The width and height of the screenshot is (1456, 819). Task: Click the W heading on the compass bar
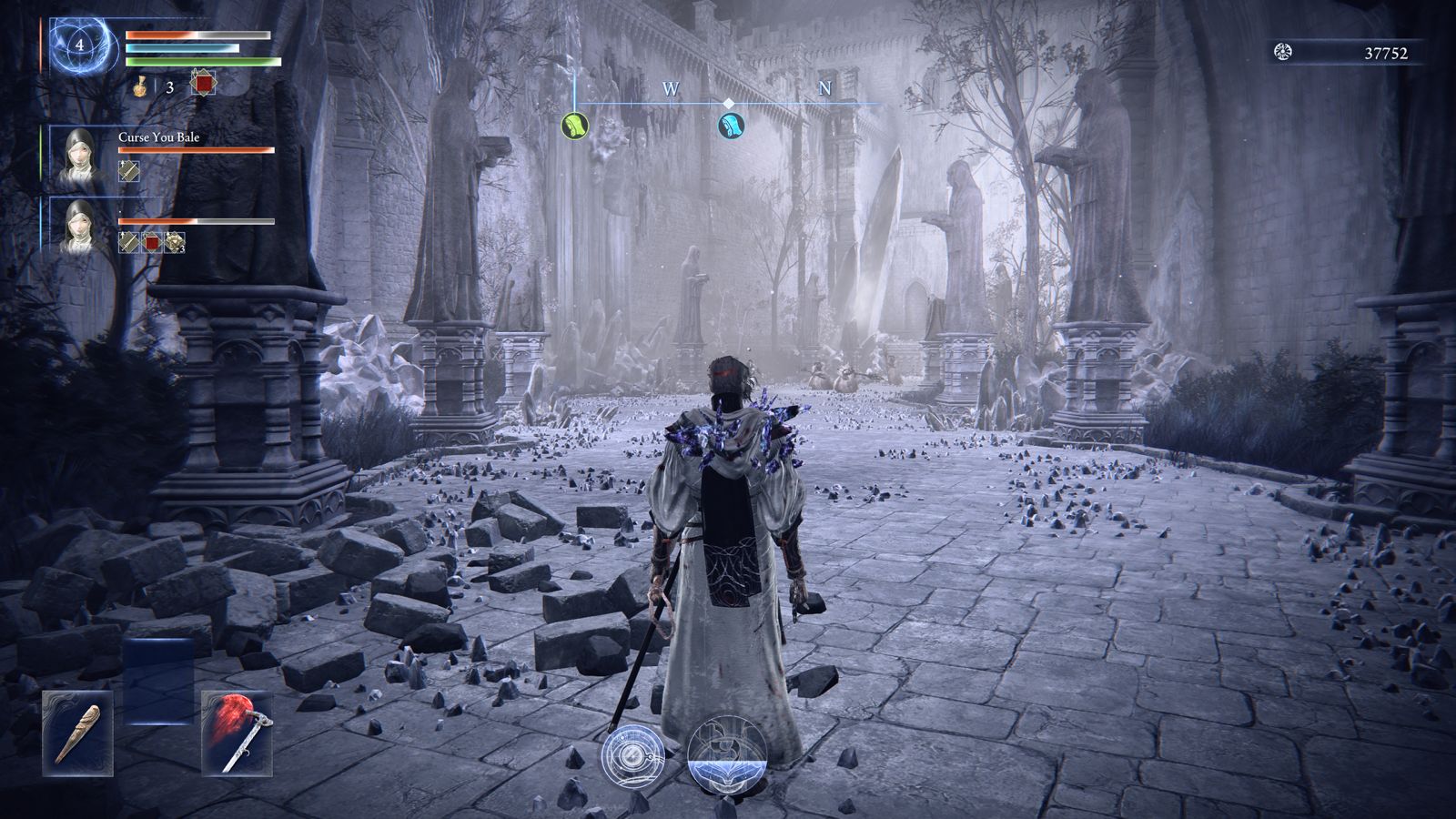tap(671, 88)
